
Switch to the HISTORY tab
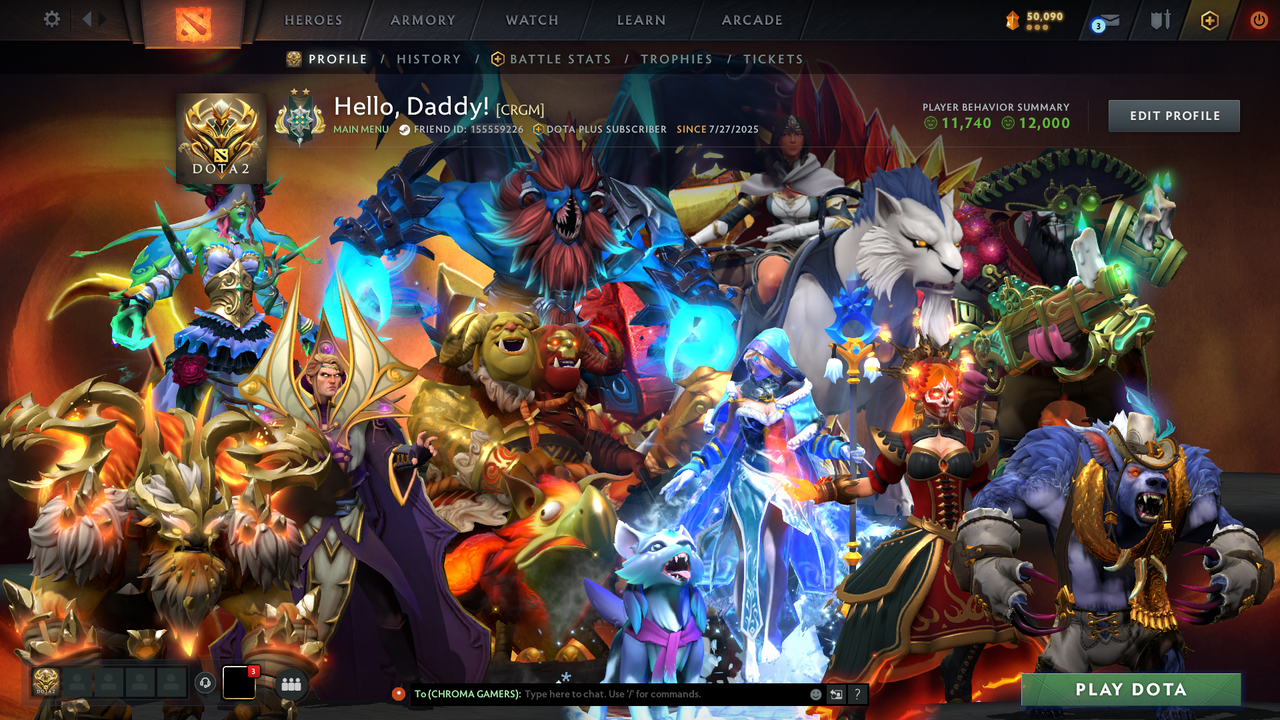point(429,59)
